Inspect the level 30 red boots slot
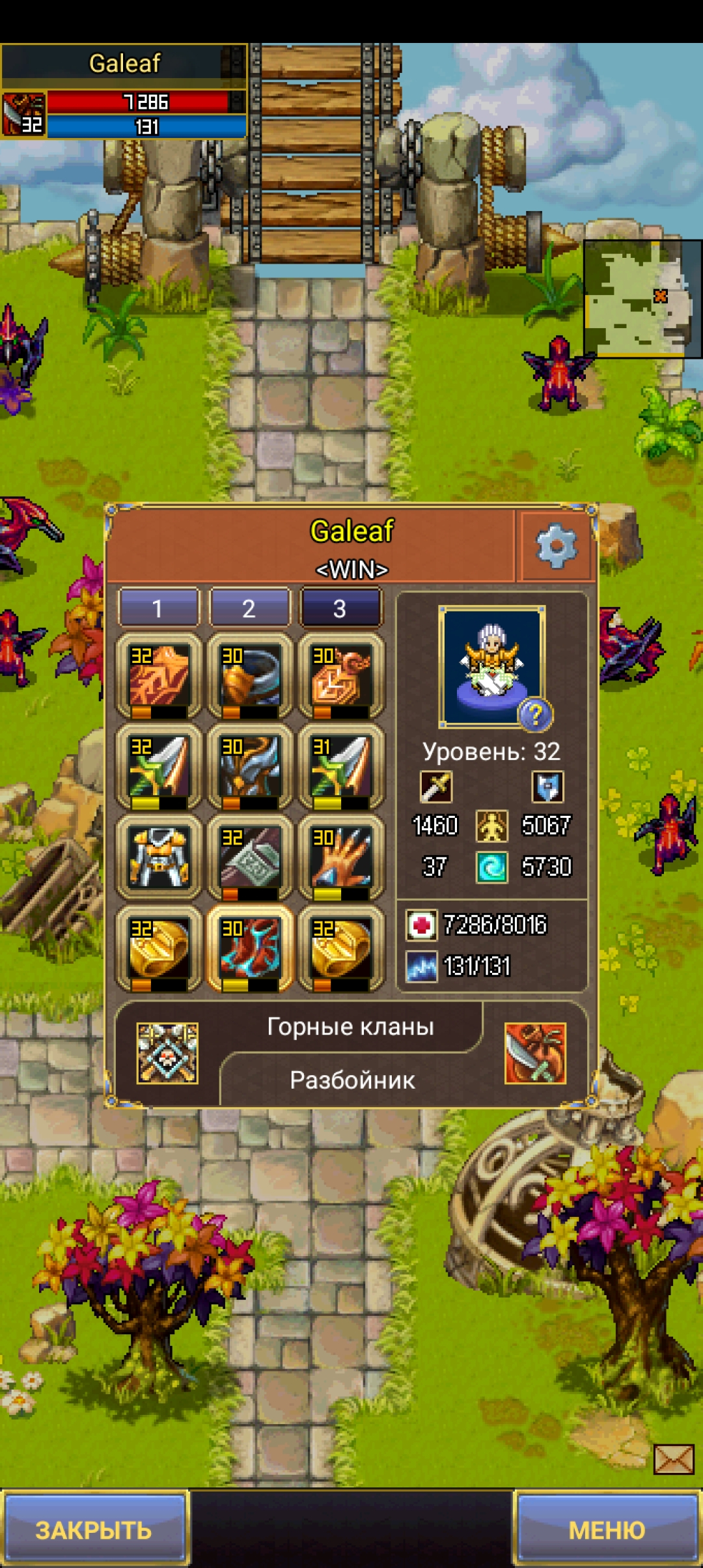This screenshot has width=703, height=1568. pos(250,949)
